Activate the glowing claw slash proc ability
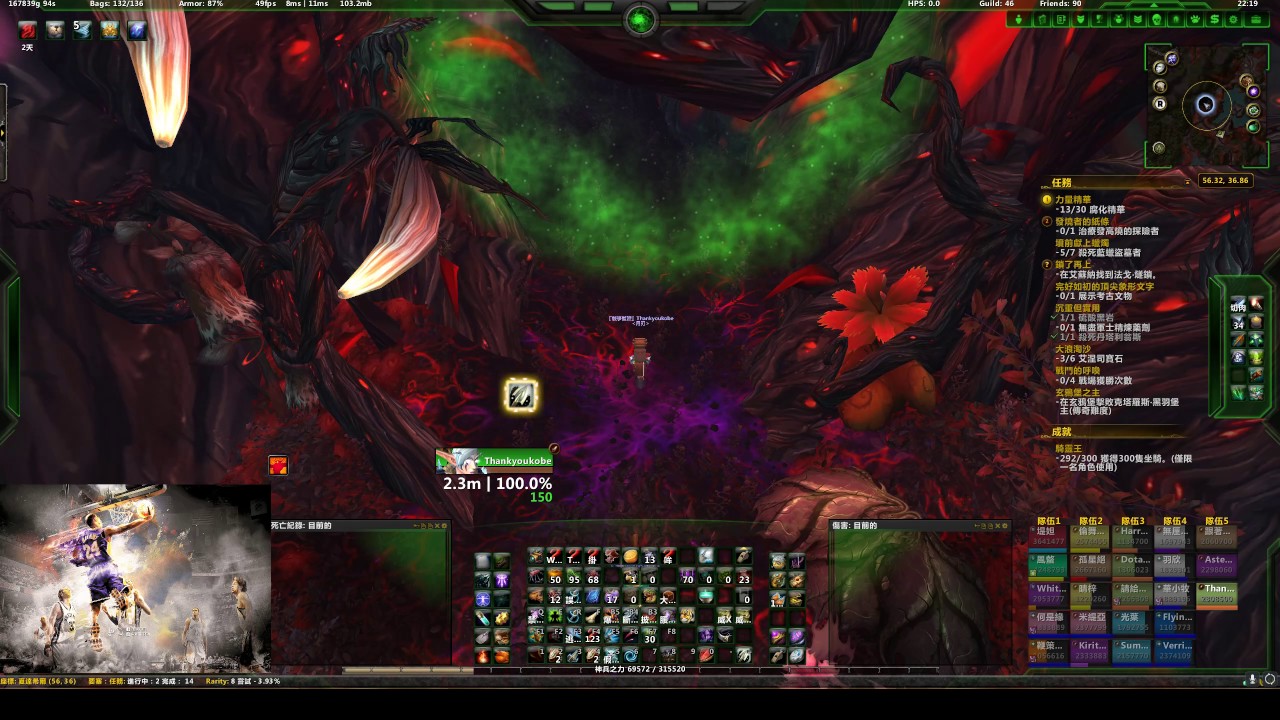1280x720 pixels. click(521, 396)
